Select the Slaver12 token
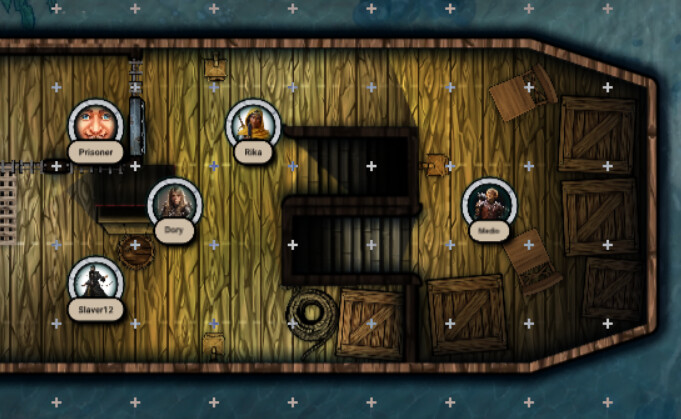The height and width of the screenshot is (419, 681). pyautogui.click(x=96, y=282)
